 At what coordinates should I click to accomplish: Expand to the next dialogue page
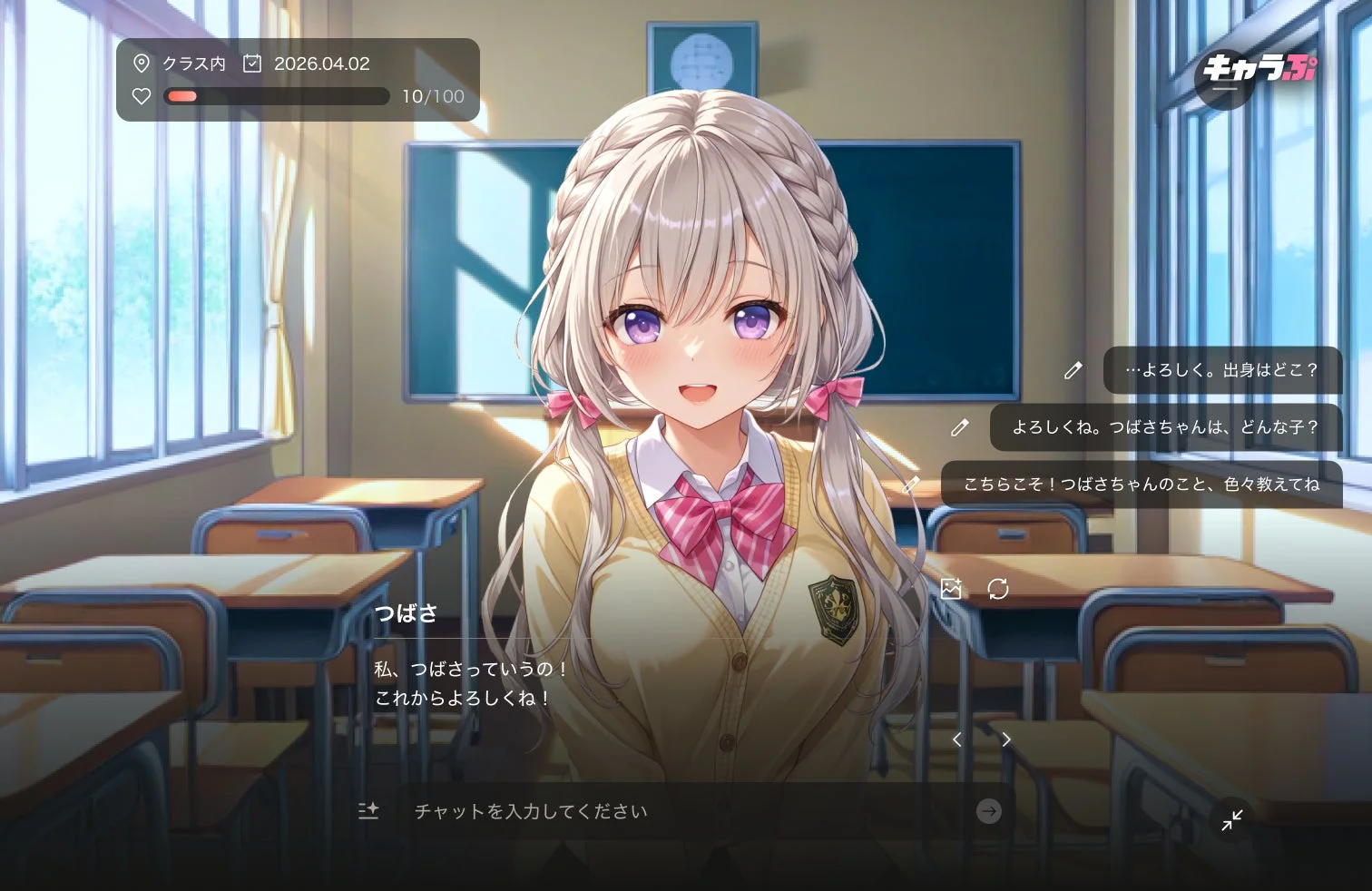(x=1007, y=739)
